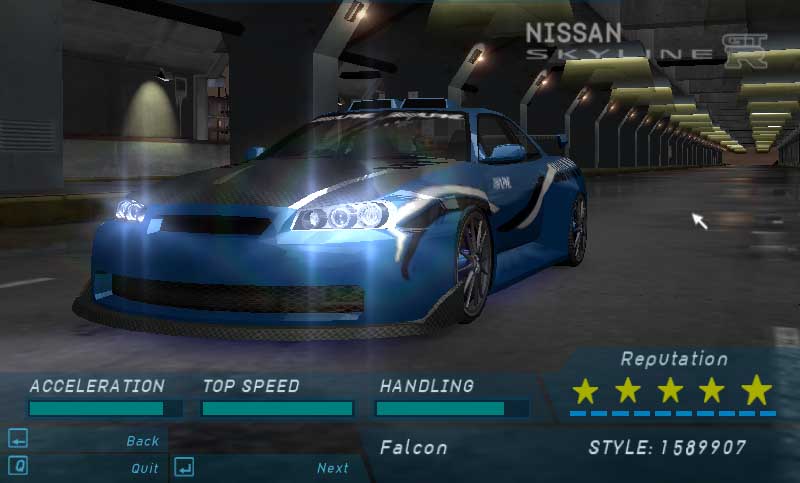This screenshot has width=800, height=483.
Task: Advance with the Next button
Action: [332, 468]
